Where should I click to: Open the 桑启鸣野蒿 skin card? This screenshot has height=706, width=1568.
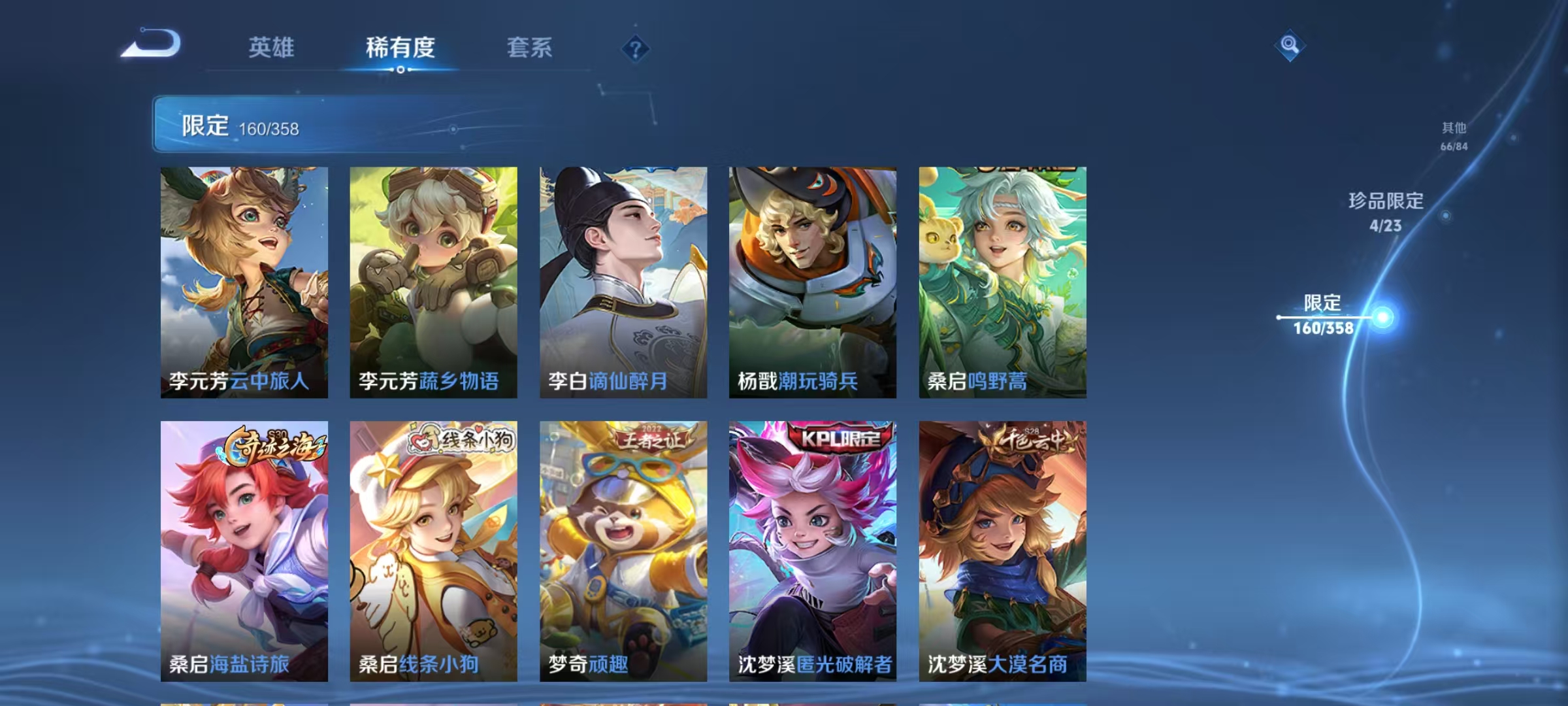[1000, 281]
